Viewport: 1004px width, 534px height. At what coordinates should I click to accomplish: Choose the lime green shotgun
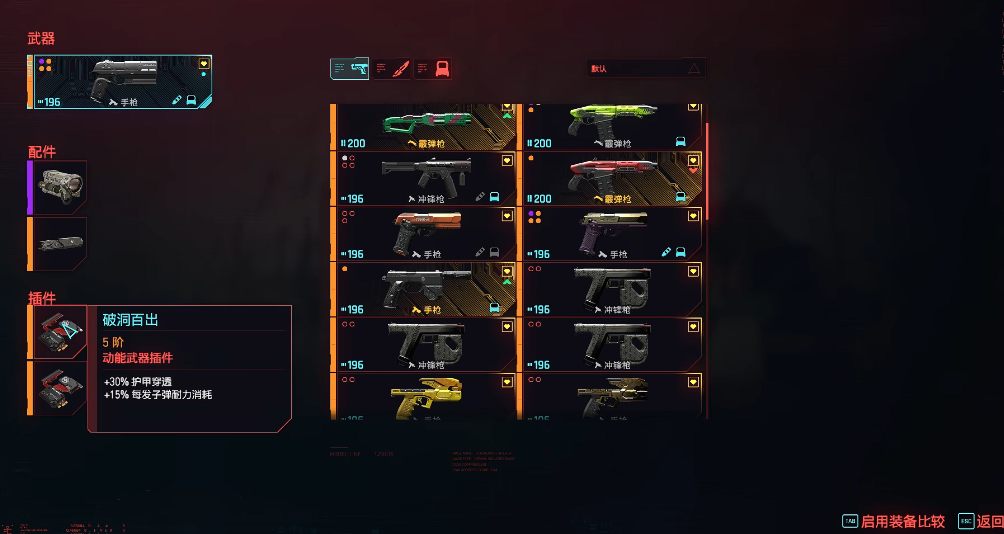tap(612, 126)
